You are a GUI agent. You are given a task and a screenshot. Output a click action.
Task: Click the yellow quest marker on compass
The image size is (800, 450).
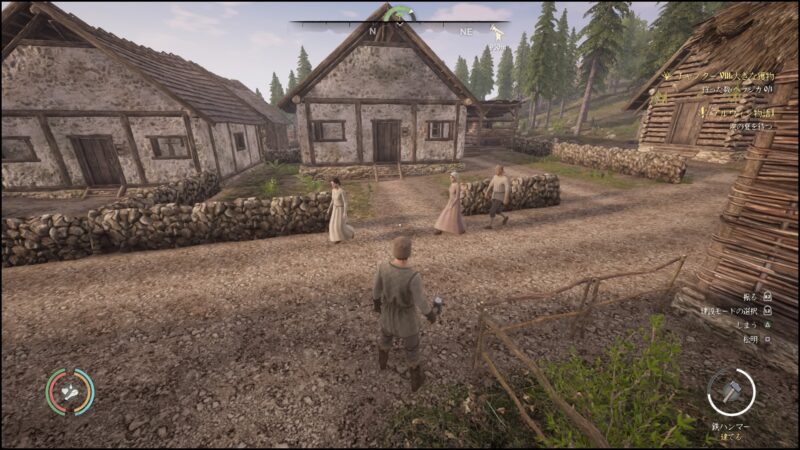click(495, 33)
